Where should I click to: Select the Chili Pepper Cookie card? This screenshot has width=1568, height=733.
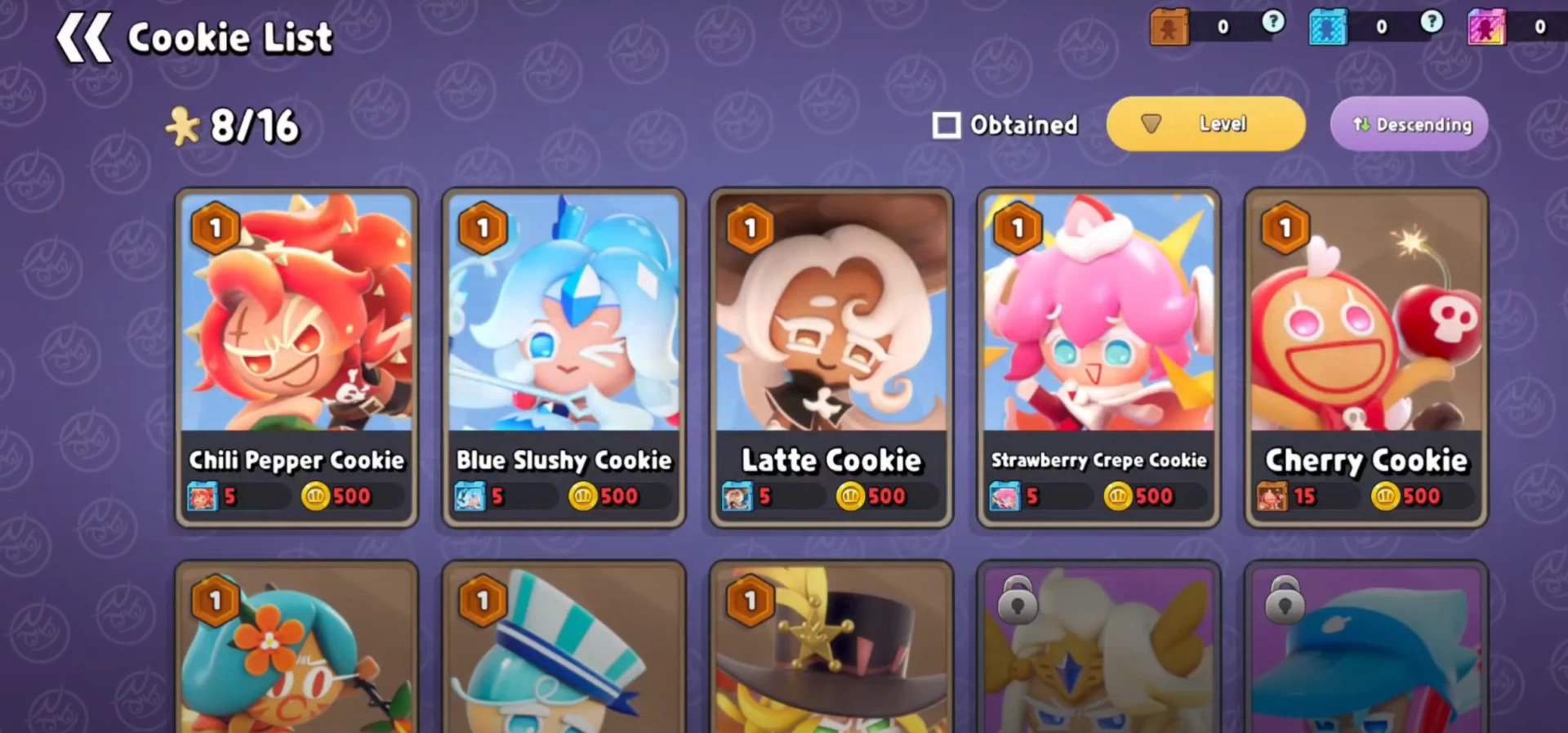(296, 357)
